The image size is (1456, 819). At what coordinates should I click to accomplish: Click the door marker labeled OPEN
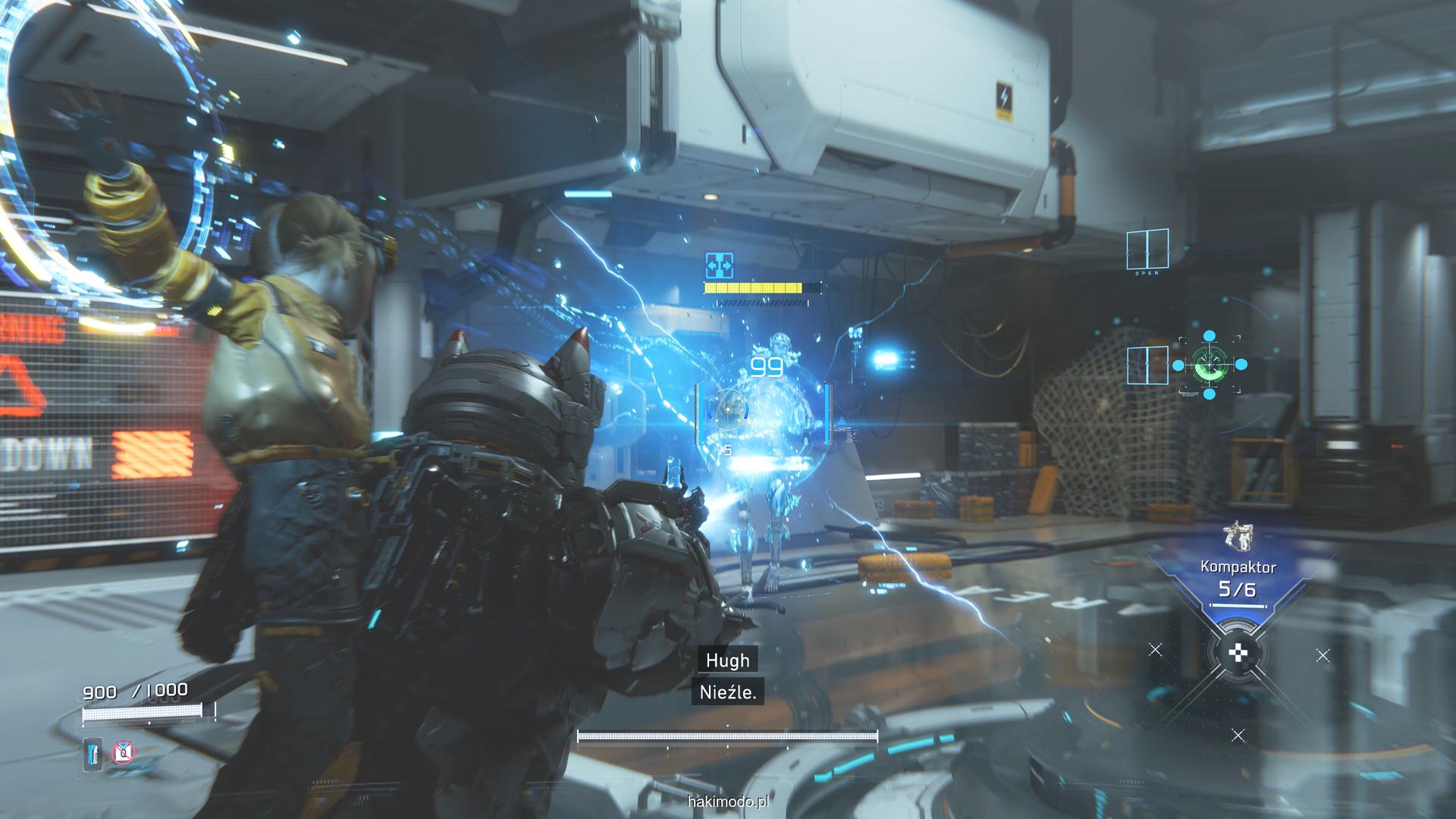pyautogui.click(x=1147, y=250)
